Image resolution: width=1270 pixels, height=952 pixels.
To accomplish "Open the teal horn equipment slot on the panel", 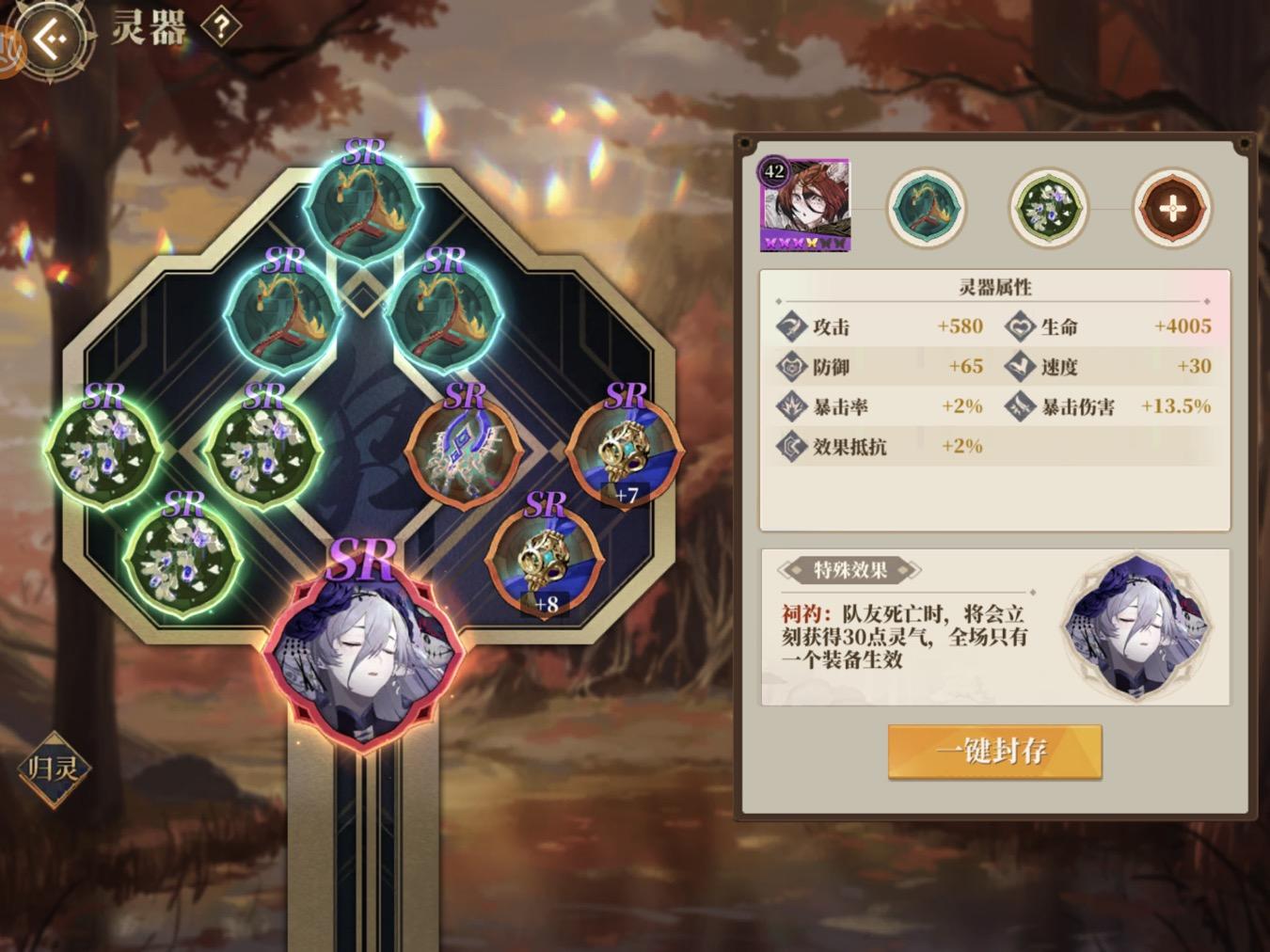I will click(x=927, y=207).
